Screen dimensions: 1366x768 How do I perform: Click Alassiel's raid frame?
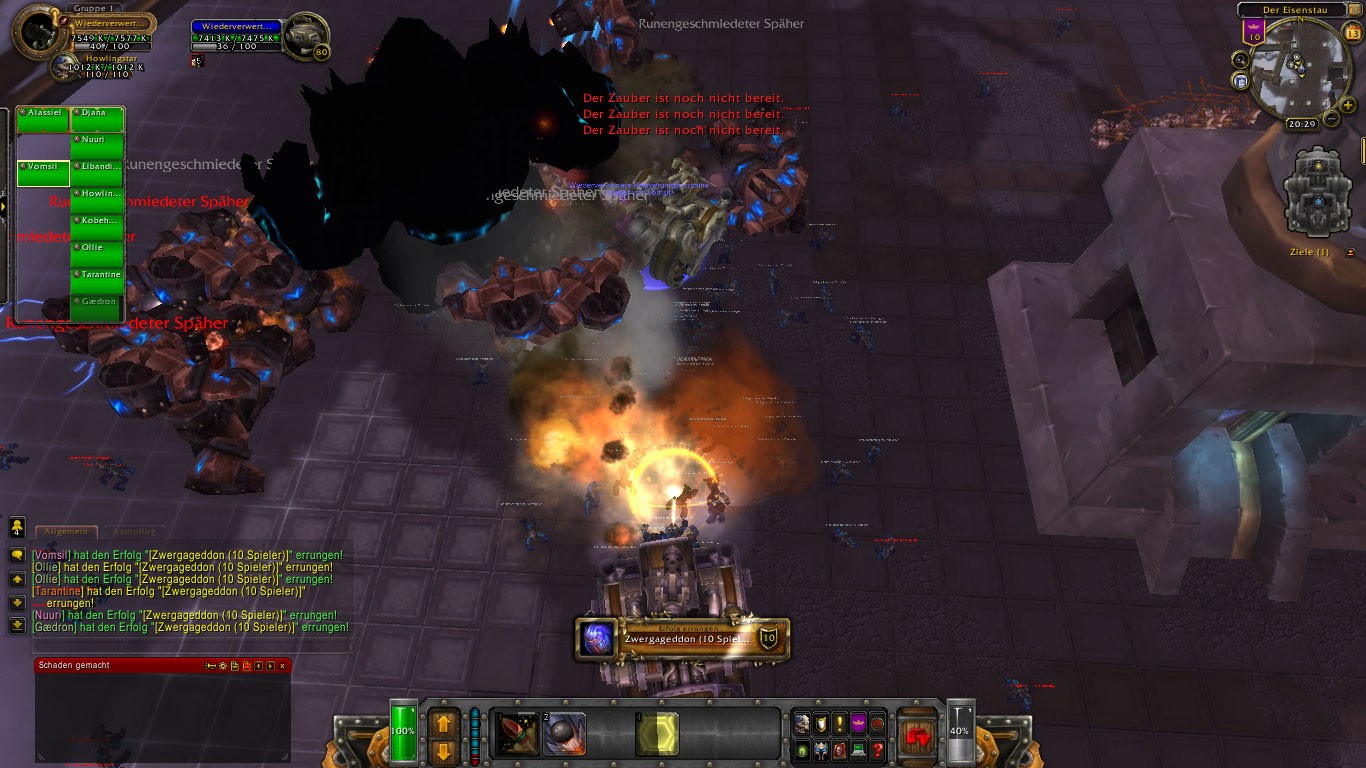coord(43,119)
